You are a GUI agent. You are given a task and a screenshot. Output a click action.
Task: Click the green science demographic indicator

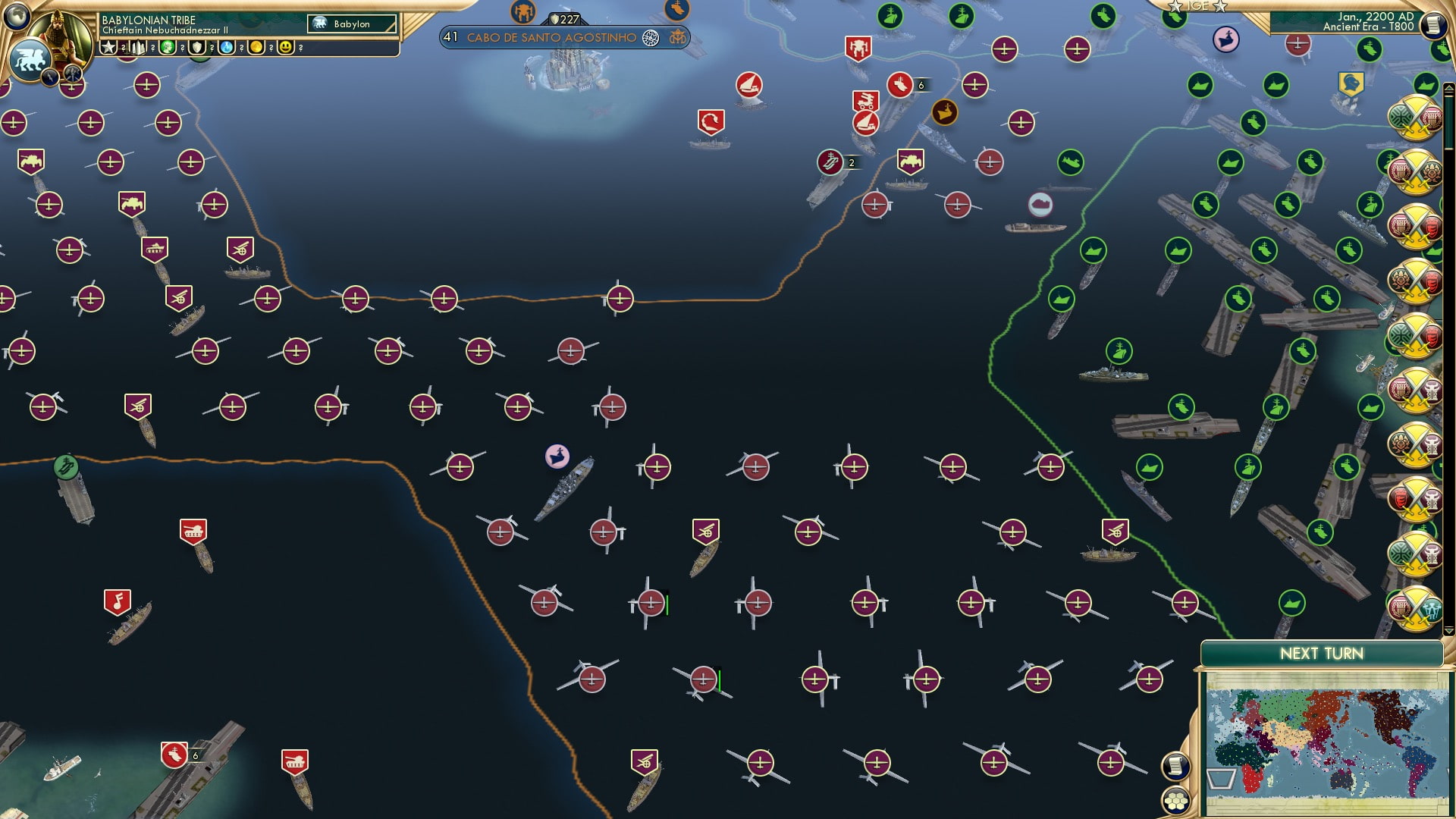[168, 47]
